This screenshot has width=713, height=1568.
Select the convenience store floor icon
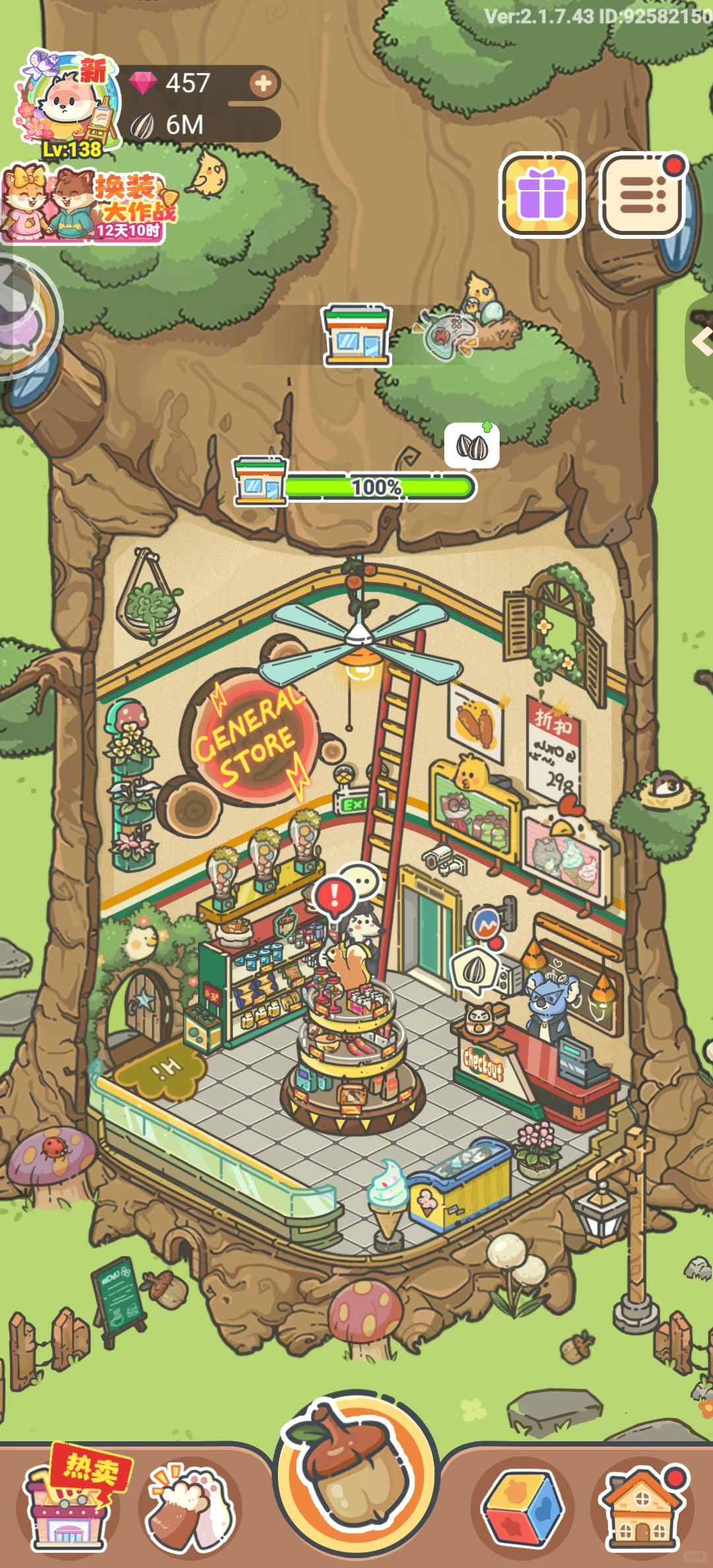(x=356, y=335)
